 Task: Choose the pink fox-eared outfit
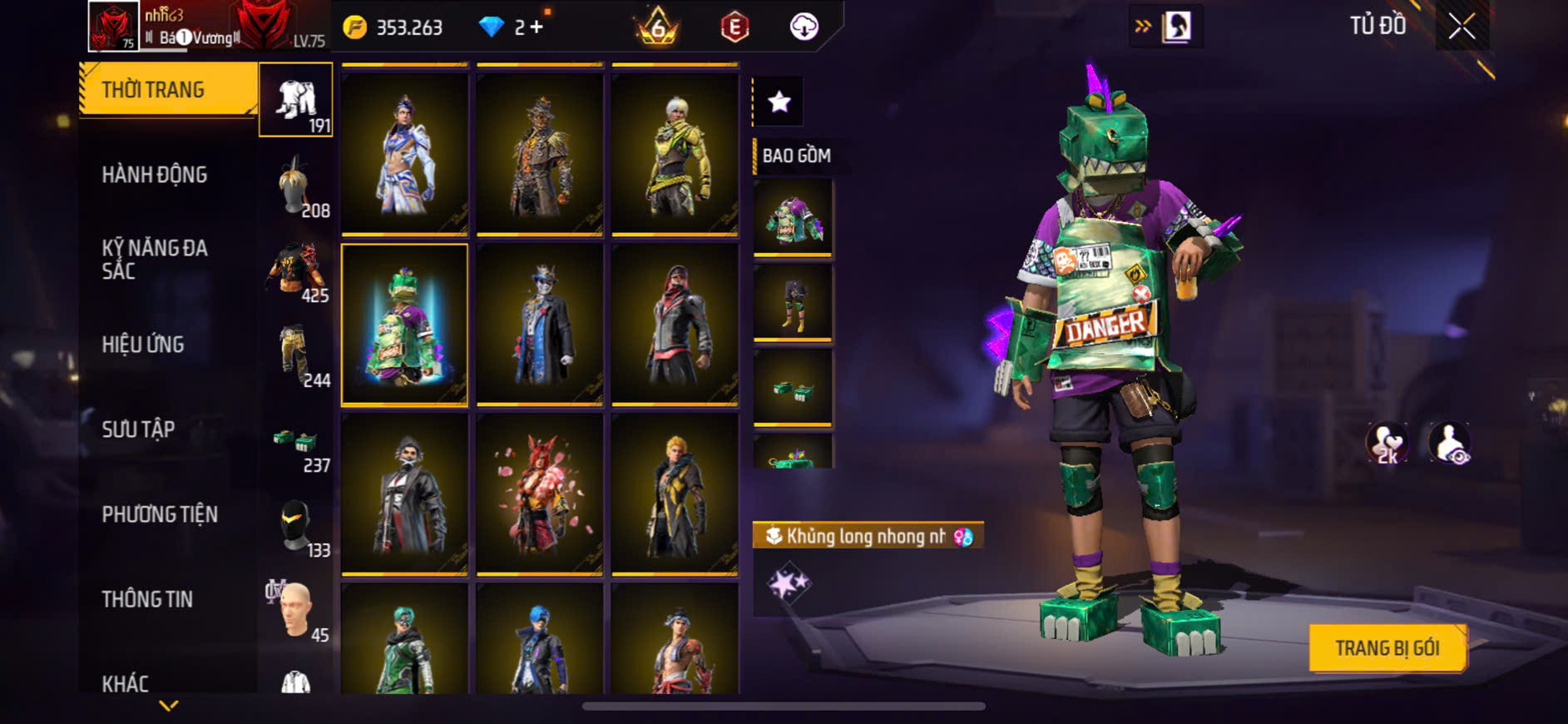[x=539, y=494]
